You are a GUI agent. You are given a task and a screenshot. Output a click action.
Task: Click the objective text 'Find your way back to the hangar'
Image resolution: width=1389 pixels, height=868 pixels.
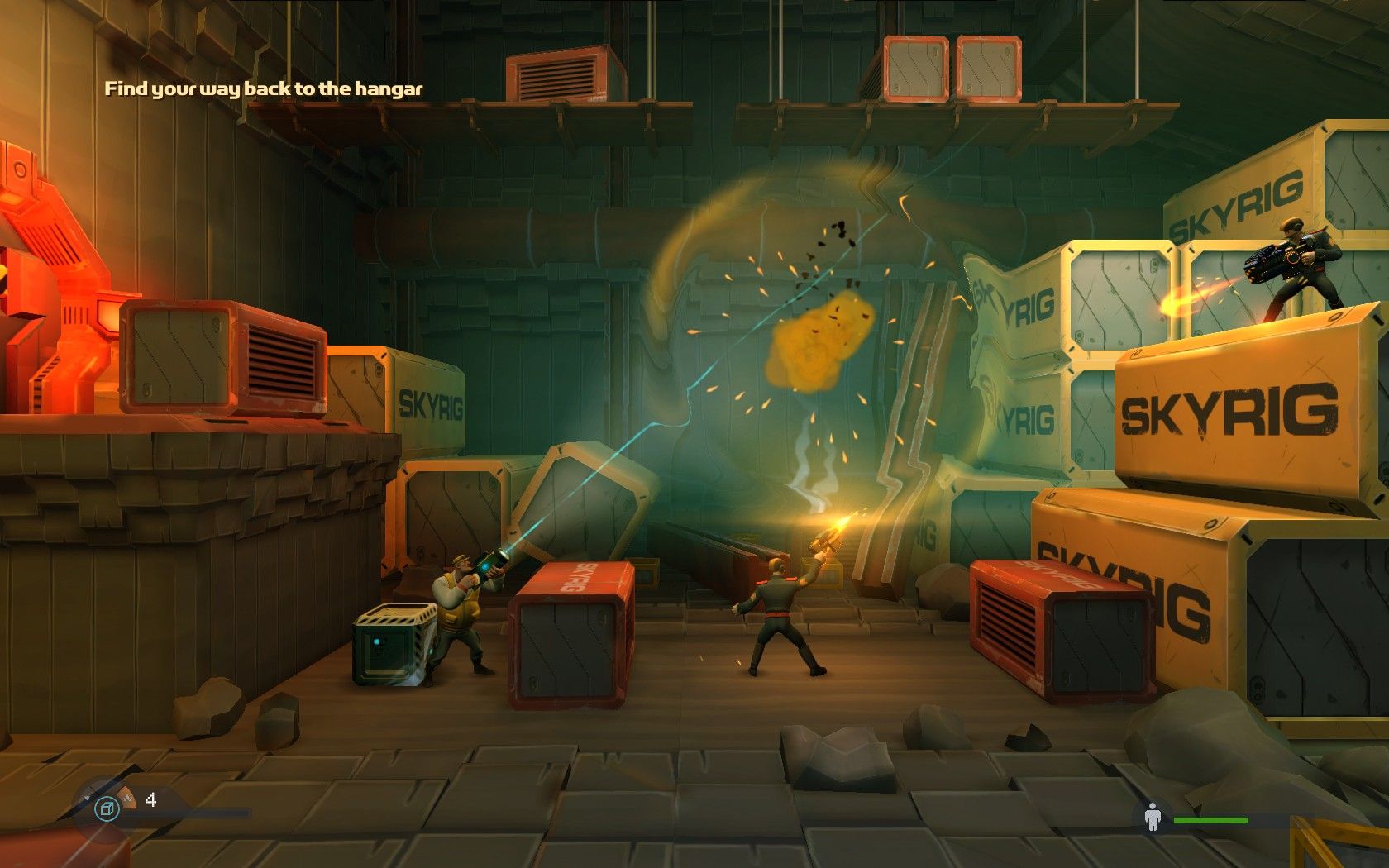(x=263, y=88)
